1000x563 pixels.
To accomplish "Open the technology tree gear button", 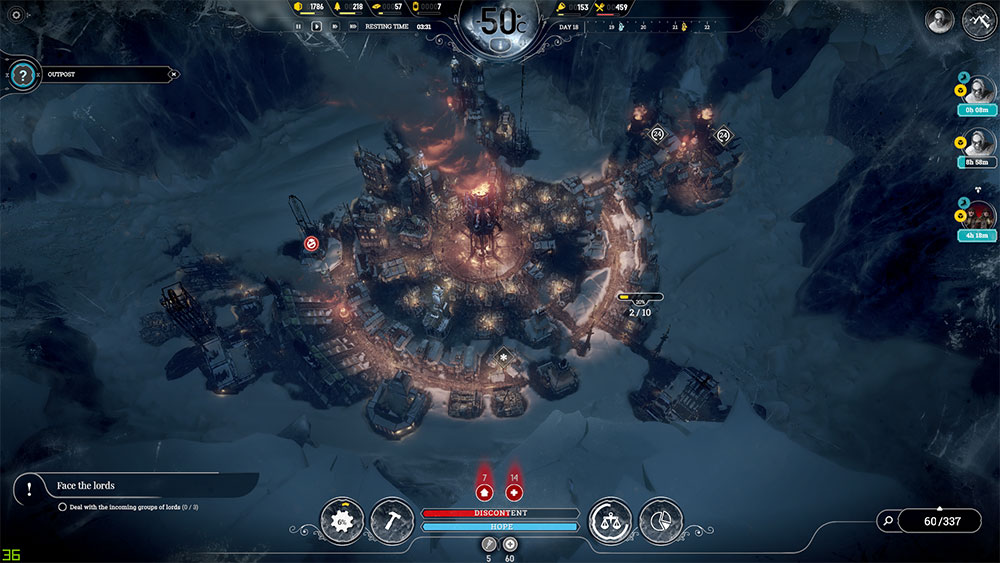I will pos(342,521).
